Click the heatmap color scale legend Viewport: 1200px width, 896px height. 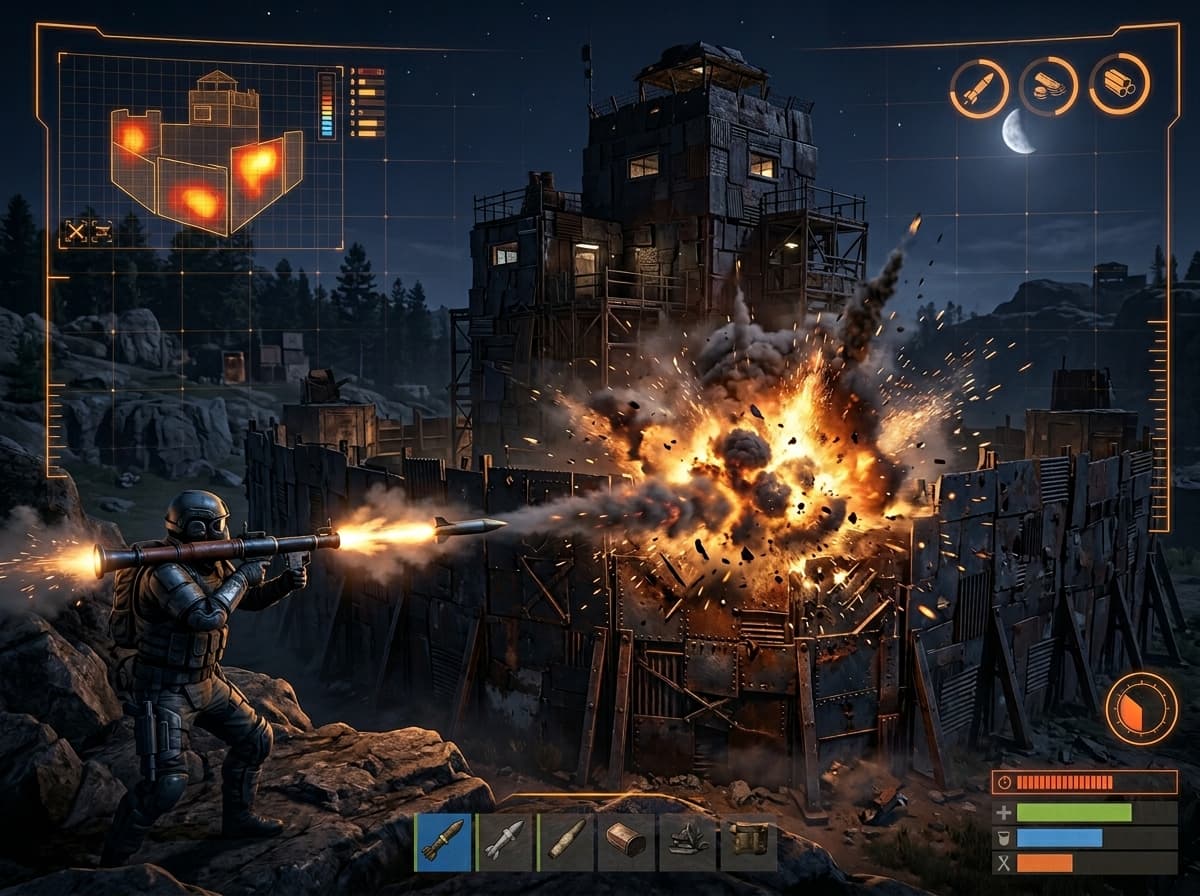pos(326,104)
